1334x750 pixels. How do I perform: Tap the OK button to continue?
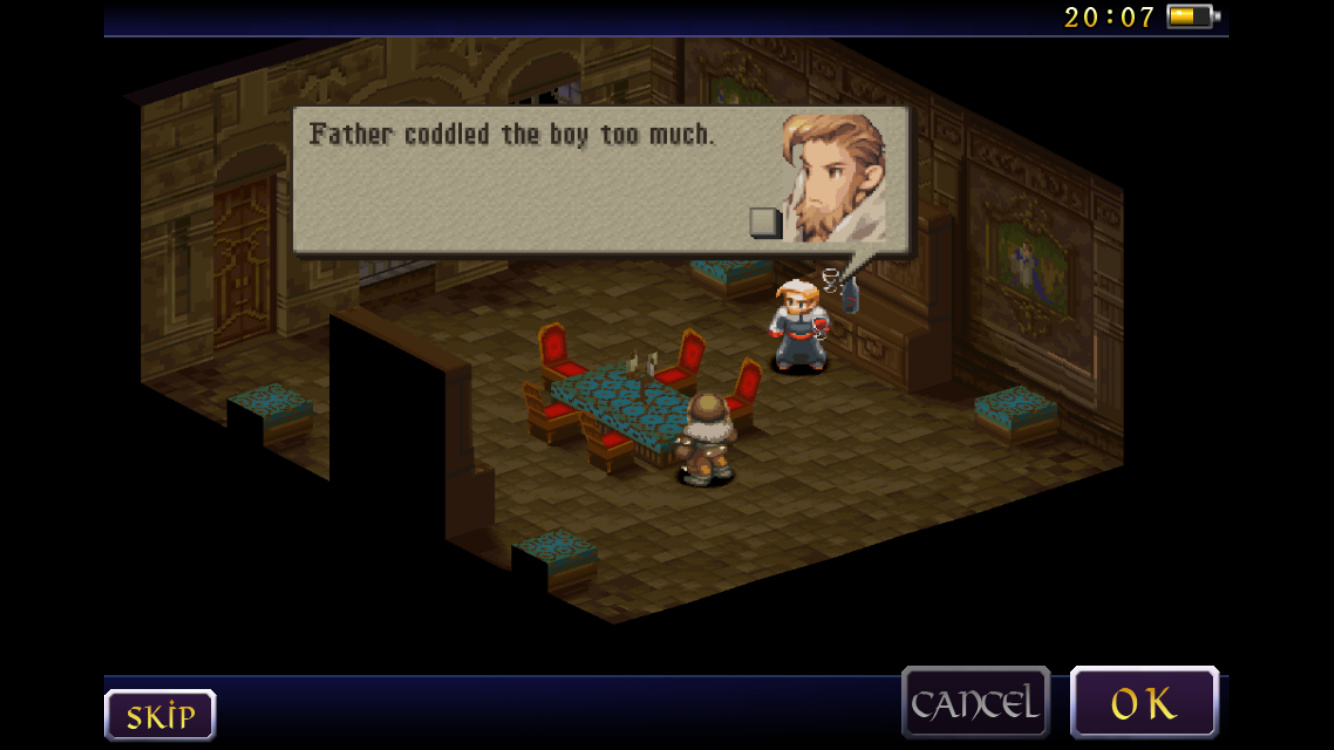tap(1144, 703)
